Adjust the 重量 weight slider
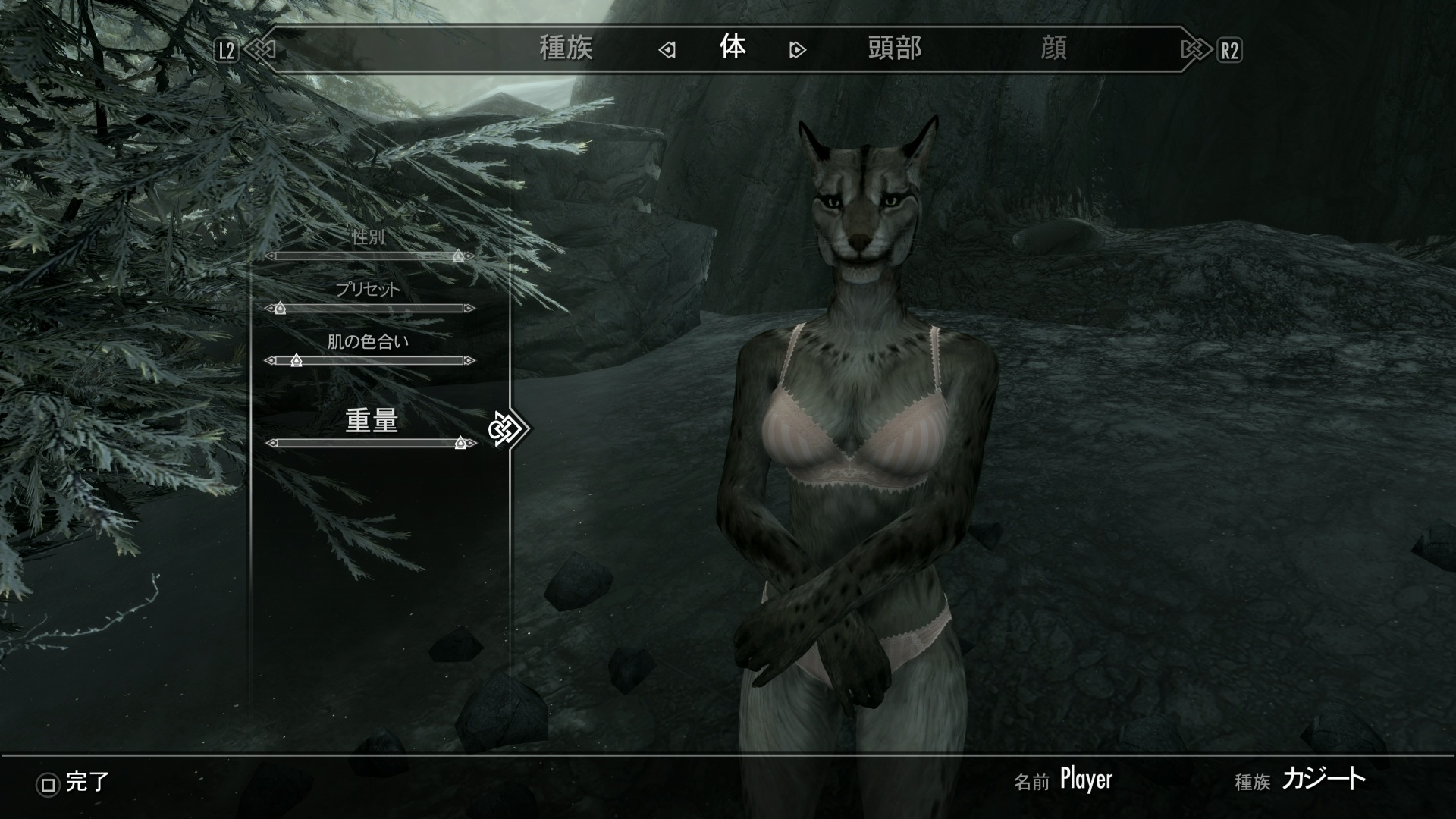This screenshot has height=819, width=1456. click(x=370, y=443)
